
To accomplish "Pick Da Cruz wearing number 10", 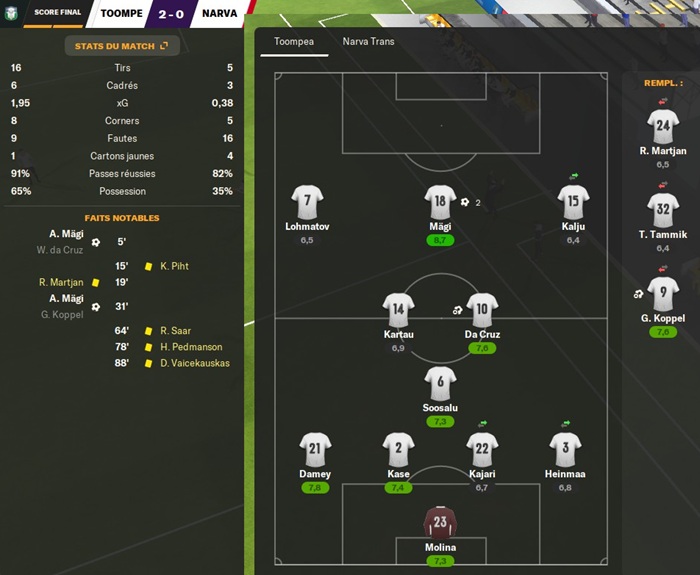I will pos(482,310).
